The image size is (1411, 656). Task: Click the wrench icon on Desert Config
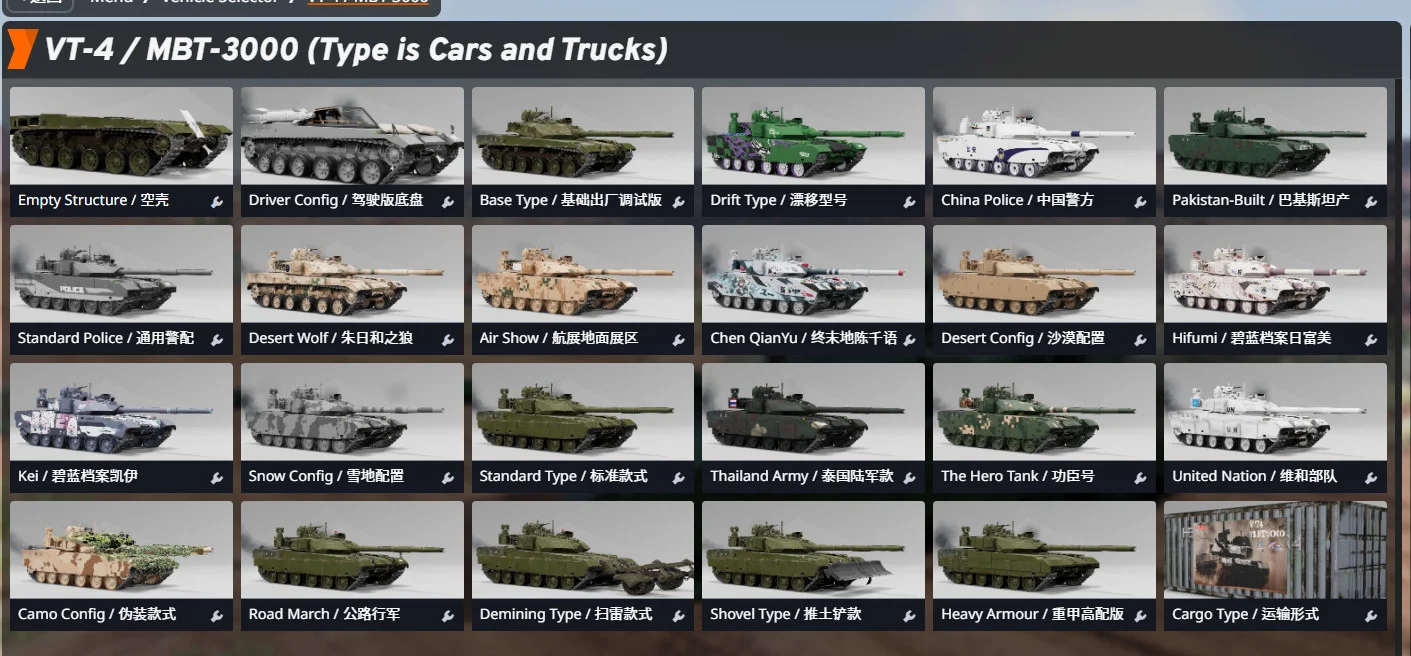click(x=1140, y=340)
